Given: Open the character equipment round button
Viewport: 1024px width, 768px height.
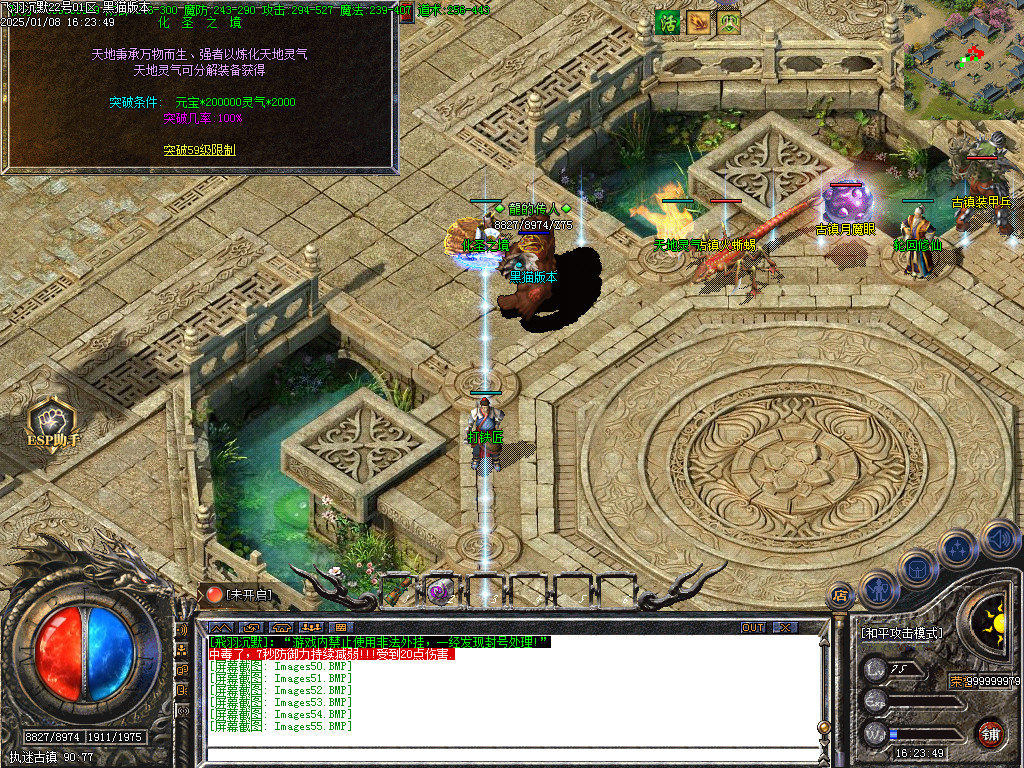Looking at the screenshot, I should [x=877, y=590].
